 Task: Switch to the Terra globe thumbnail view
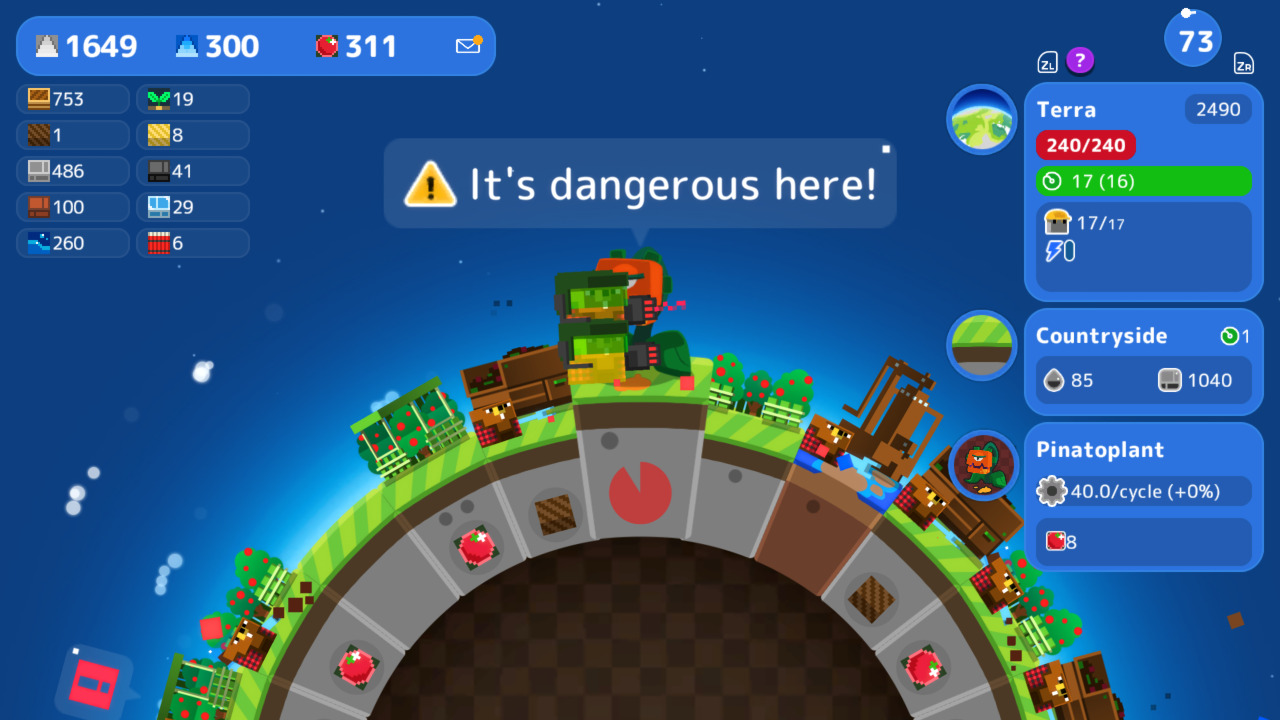(981, 119)
